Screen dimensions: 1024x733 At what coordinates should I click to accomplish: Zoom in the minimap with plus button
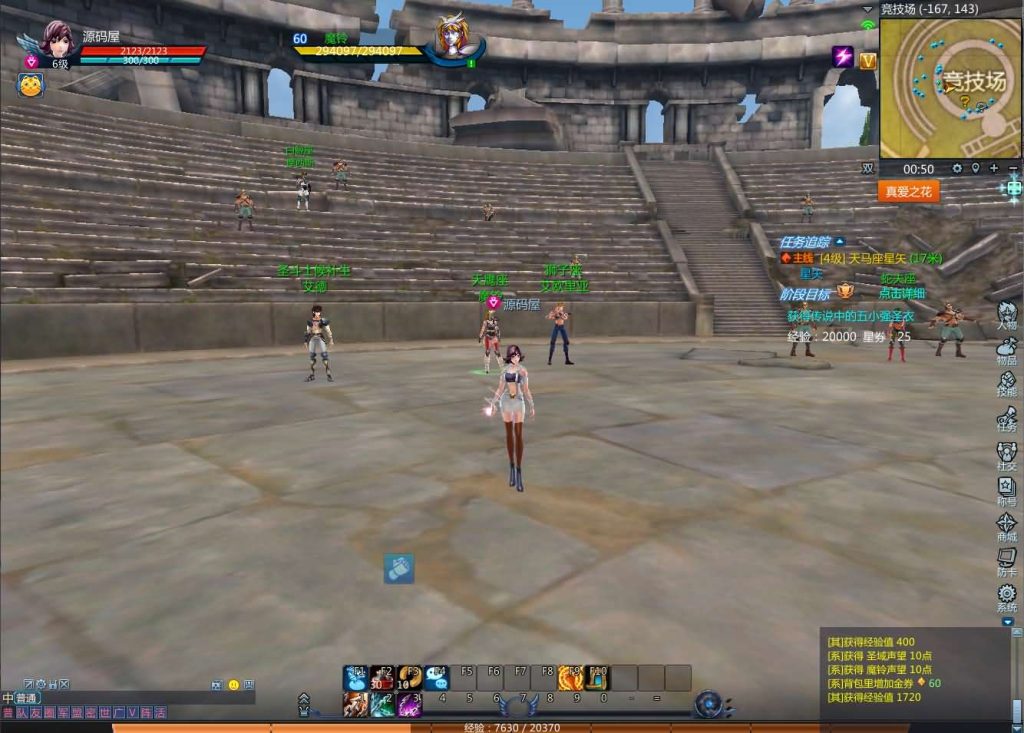[994, 169]
